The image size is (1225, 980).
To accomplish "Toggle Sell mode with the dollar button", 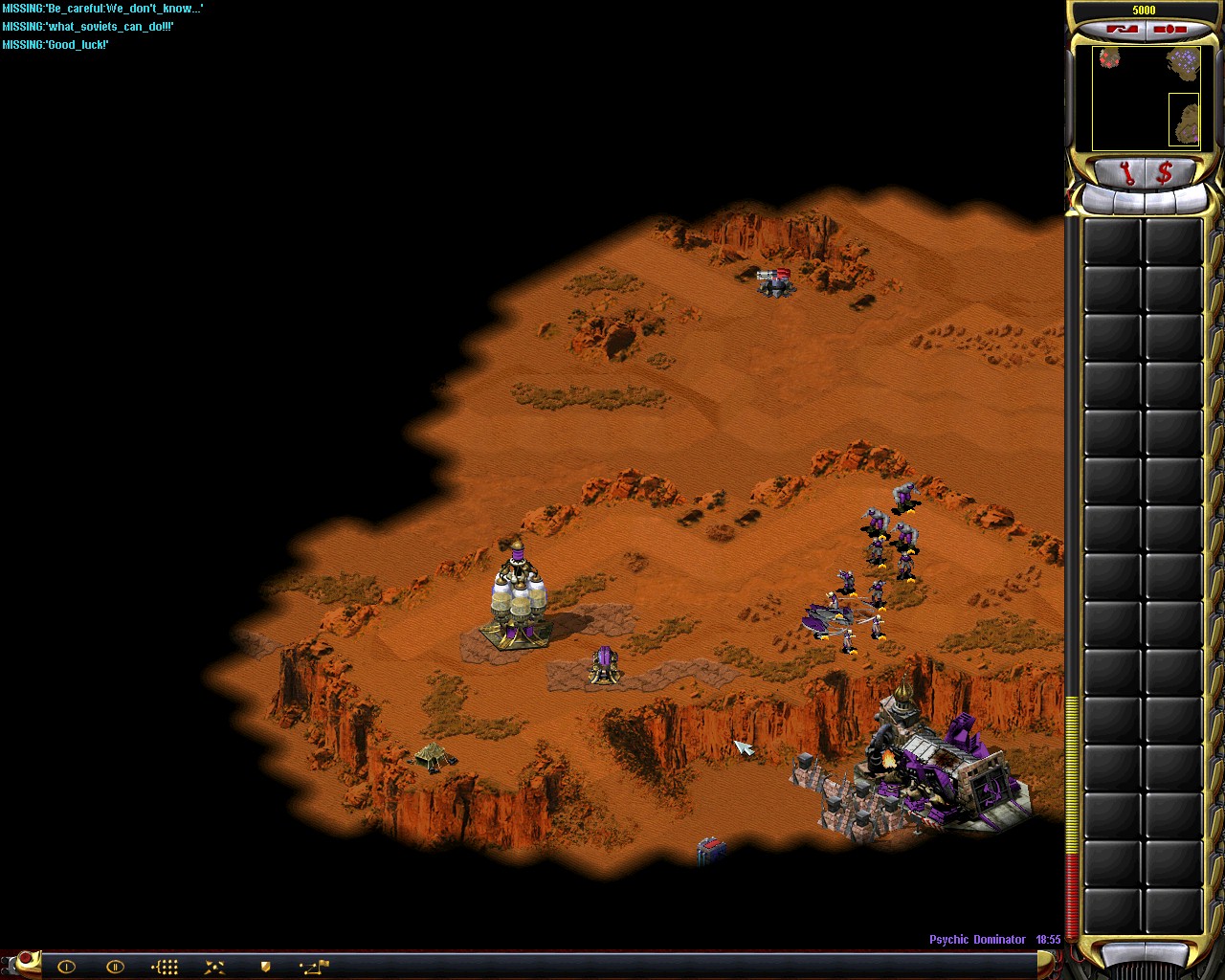I will (x=1166, y=172).
